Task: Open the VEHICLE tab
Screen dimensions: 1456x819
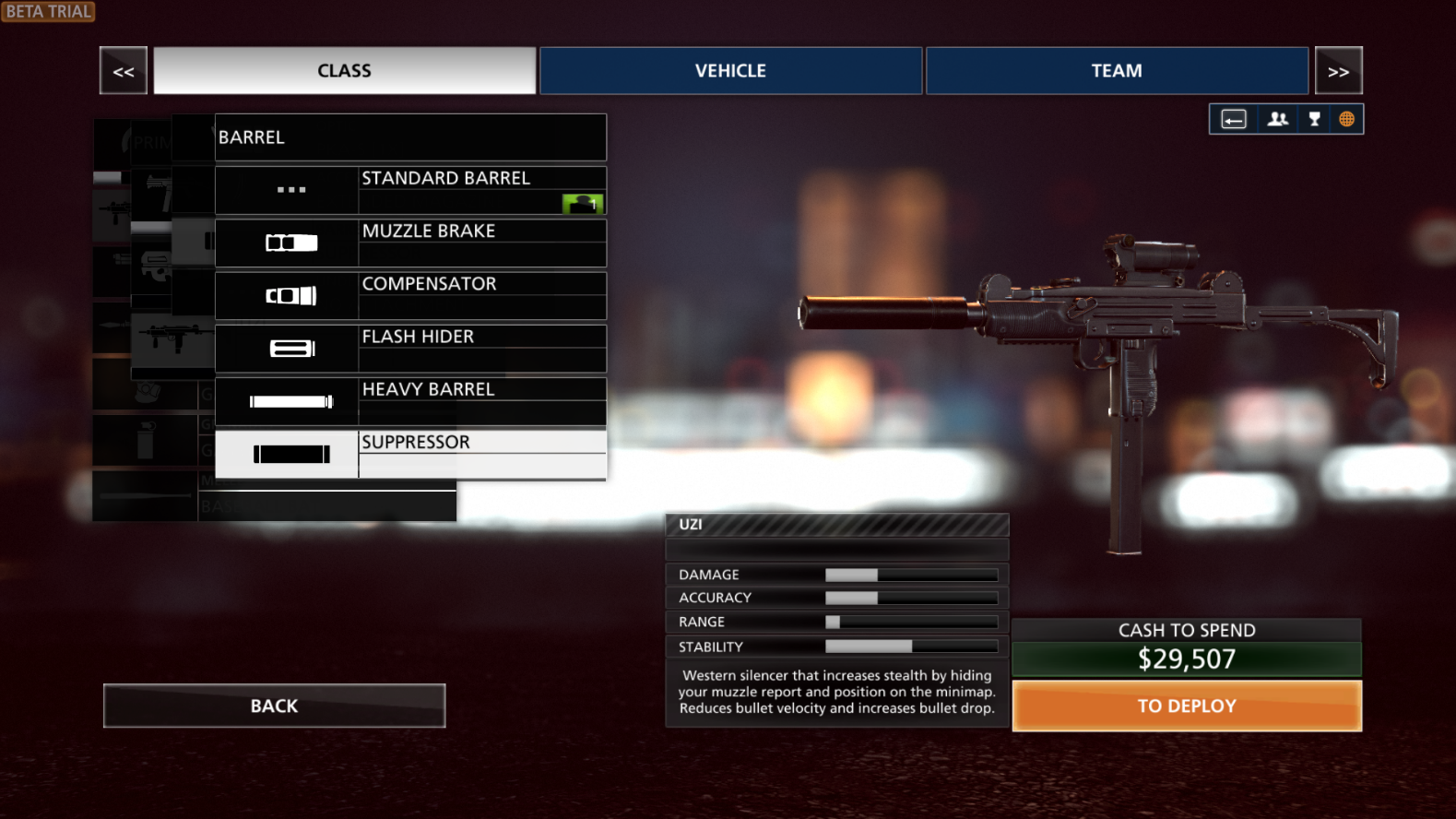Action: 730,71
